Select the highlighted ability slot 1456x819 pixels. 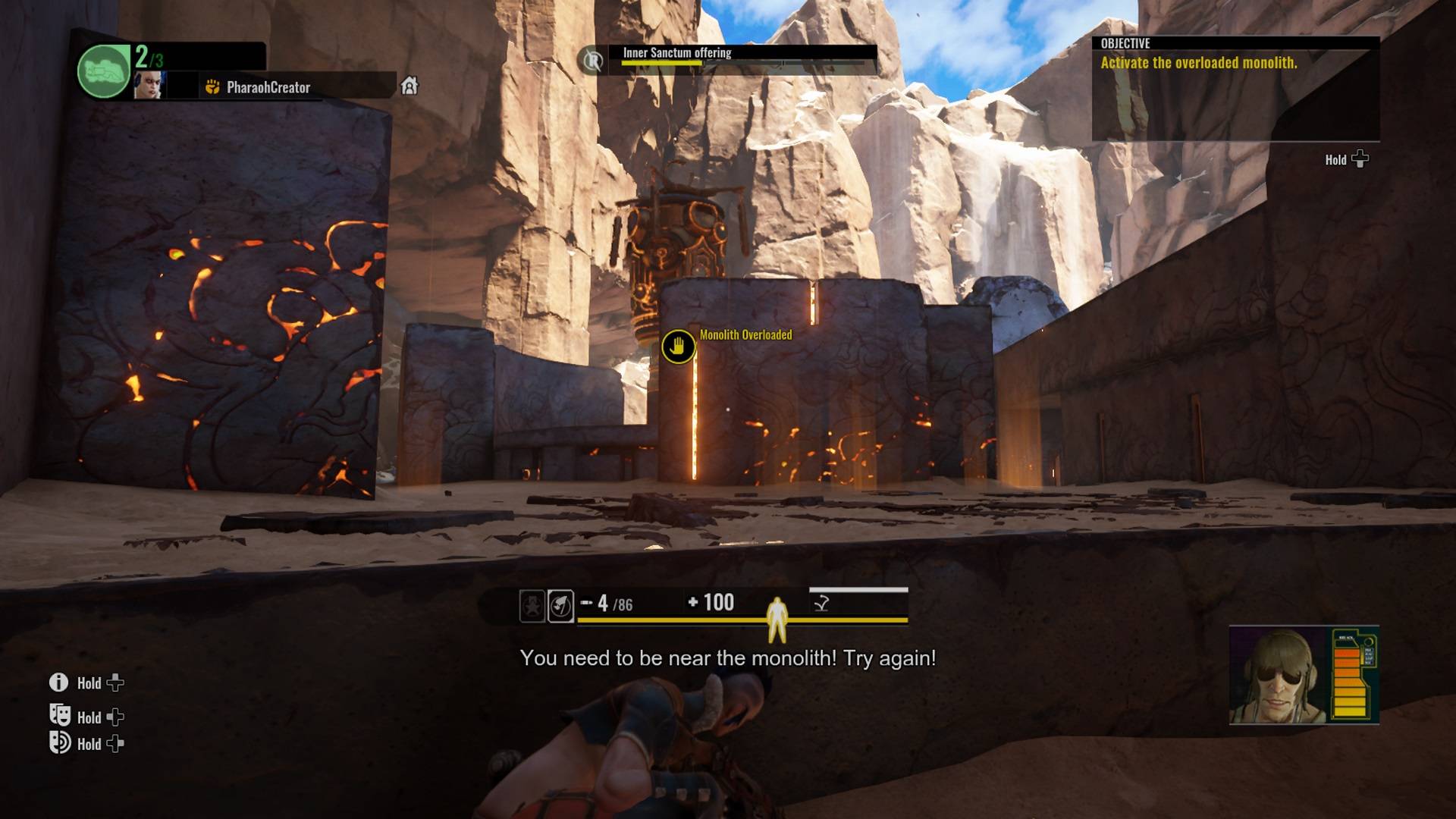click(x=560, y=606)
